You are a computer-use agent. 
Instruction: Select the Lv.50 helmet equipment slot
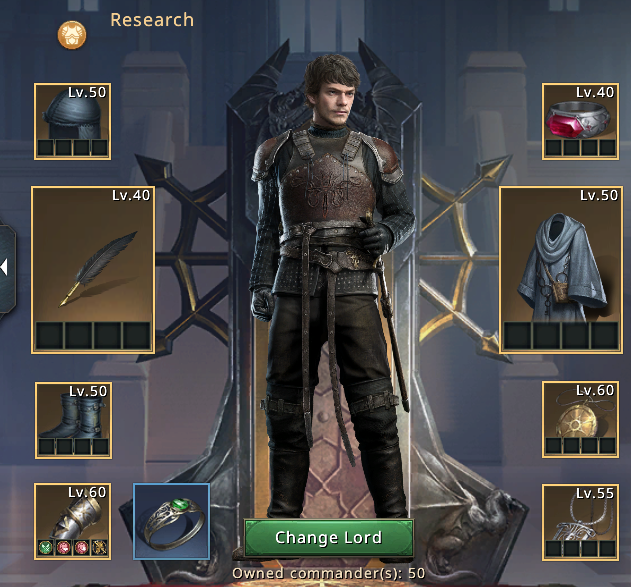72,121
